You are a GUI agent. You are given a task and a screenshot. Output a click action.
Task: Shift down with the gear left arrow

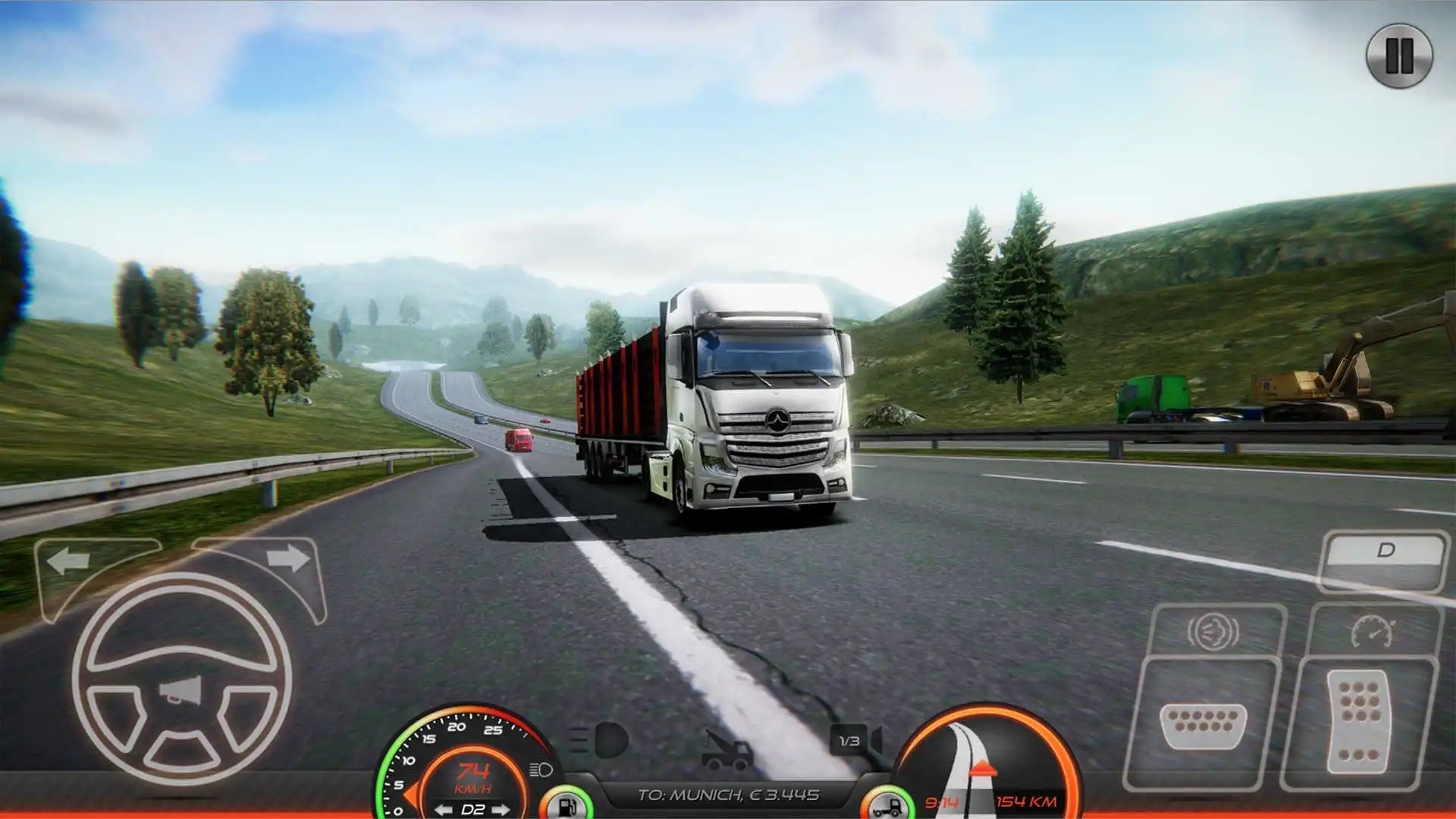click(444, 810)
